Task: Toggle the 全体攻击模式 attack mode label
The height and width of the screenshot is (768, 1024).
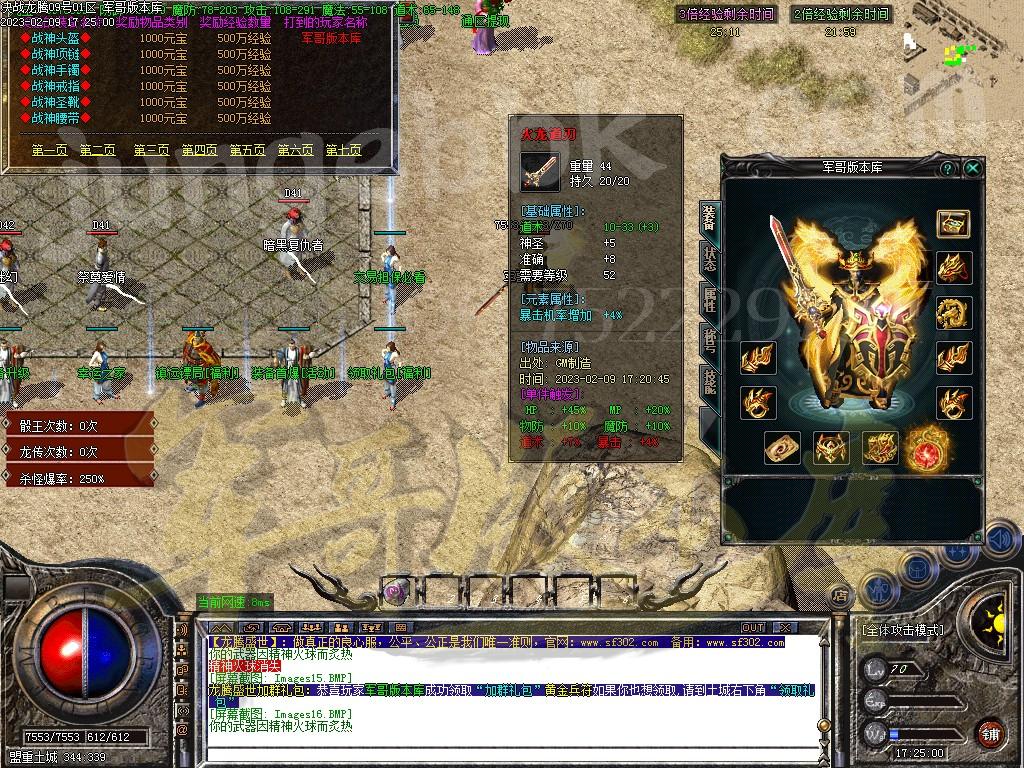Action: coord(901,630)
